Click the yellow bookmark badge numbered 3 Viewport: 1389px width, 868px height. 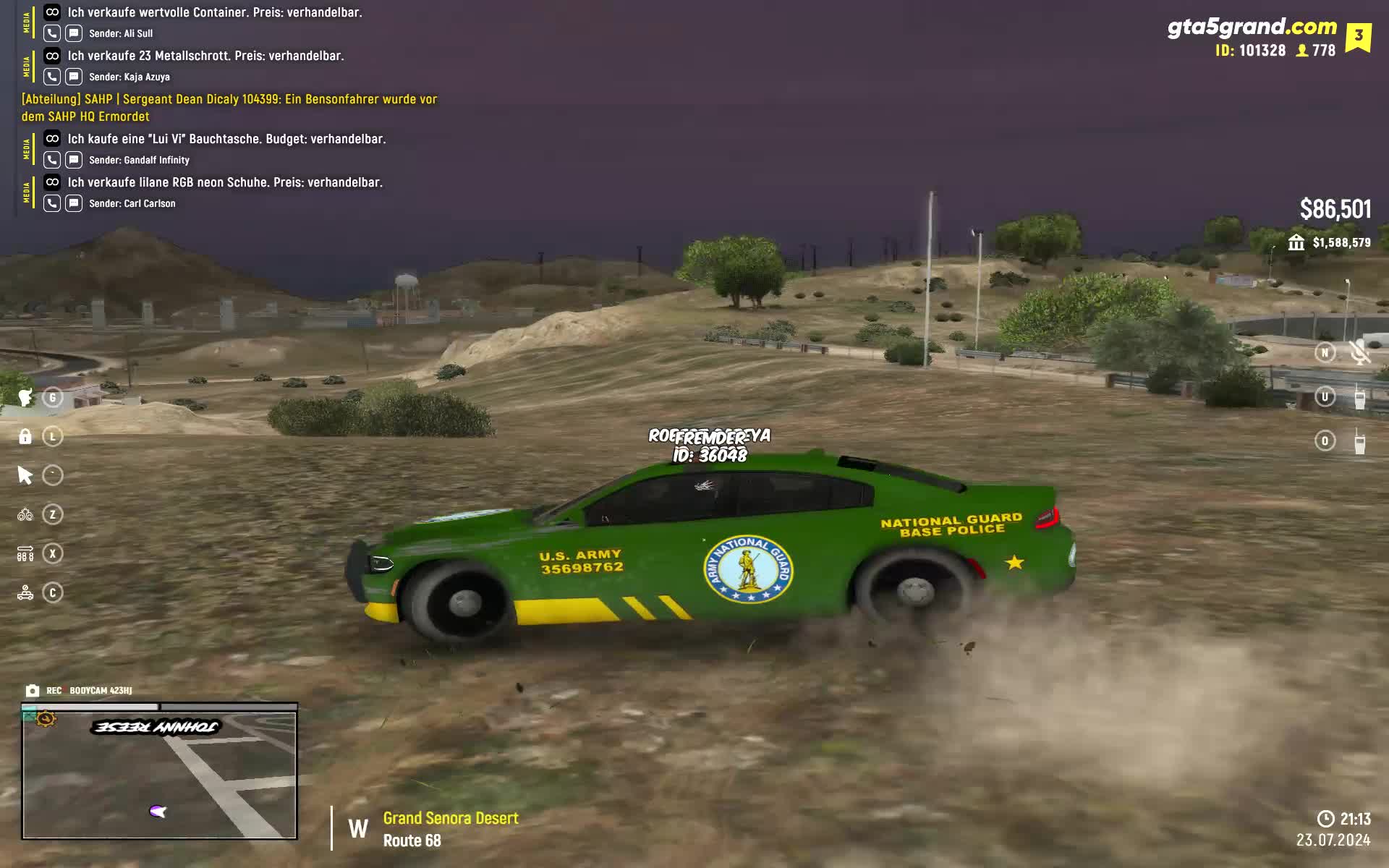1358,36
